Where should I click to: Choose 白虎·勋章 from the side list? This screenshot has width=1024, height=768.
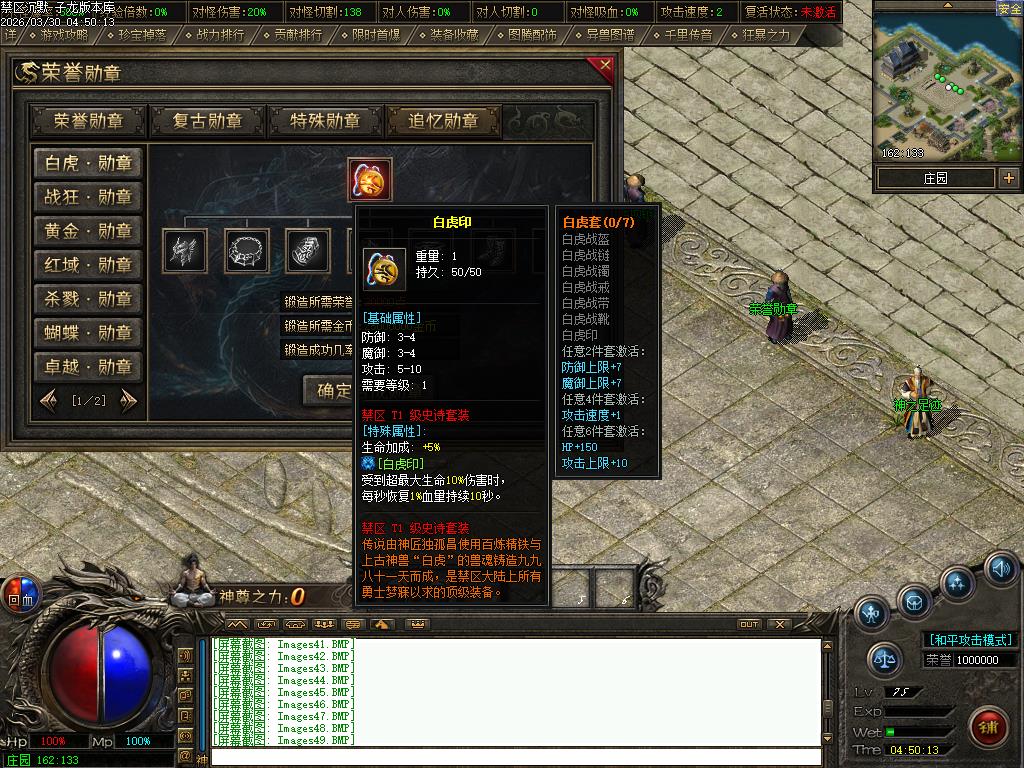coord(88,164)
